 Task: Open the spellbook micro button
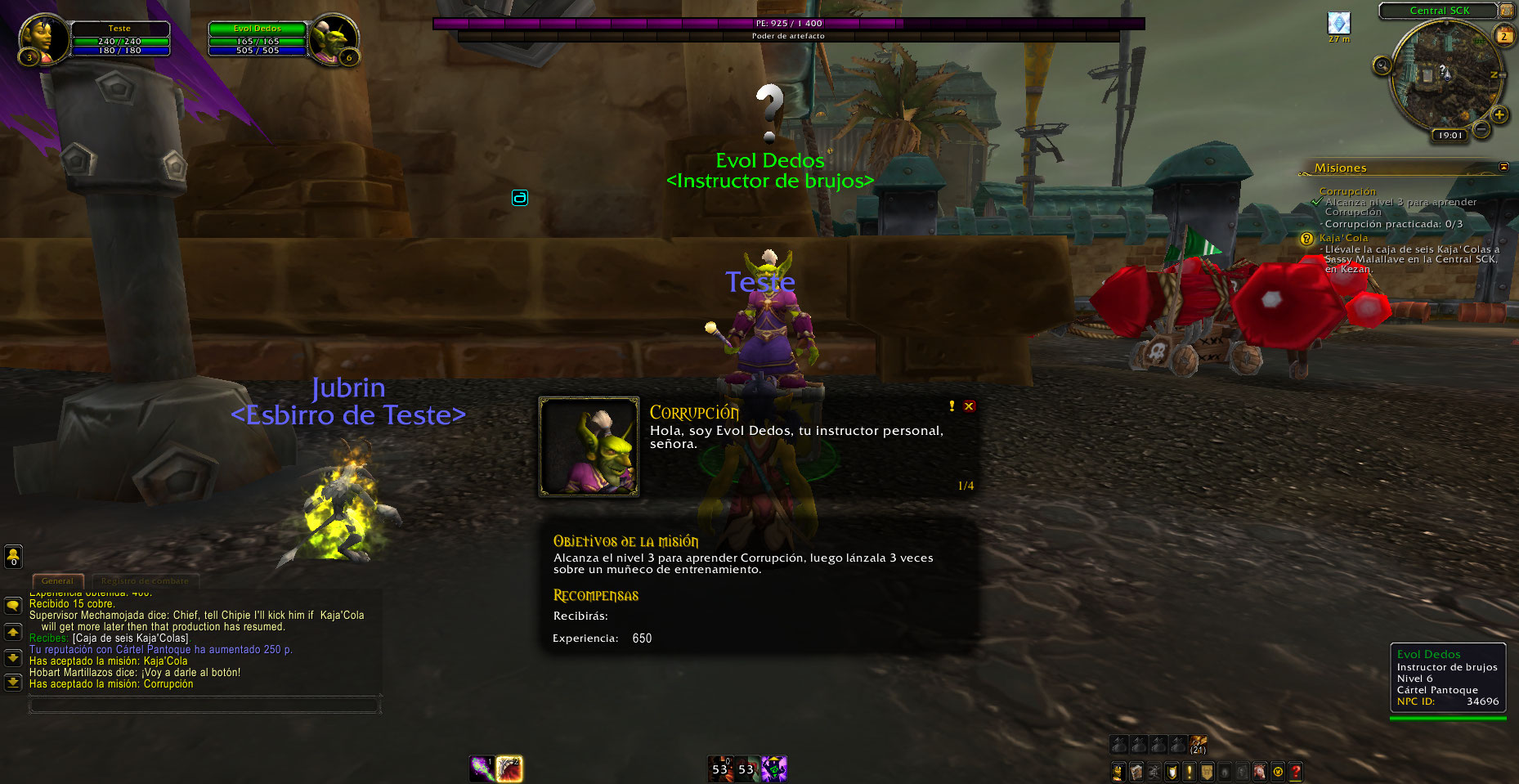(1136, 771)
